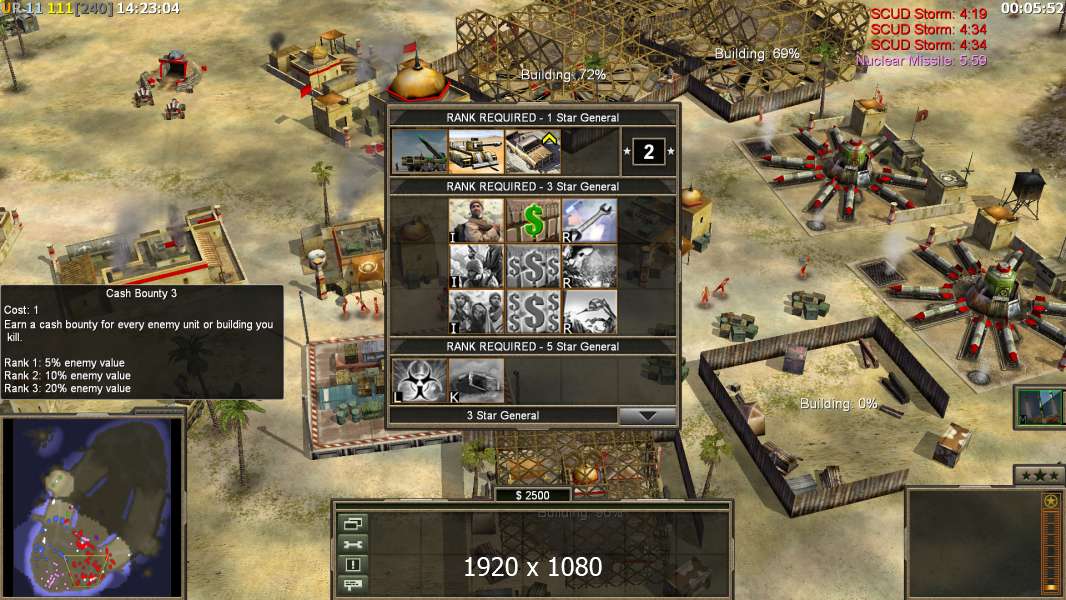Select the colored Rebel Ambush icon with one rebel

[x=475, y=220]
